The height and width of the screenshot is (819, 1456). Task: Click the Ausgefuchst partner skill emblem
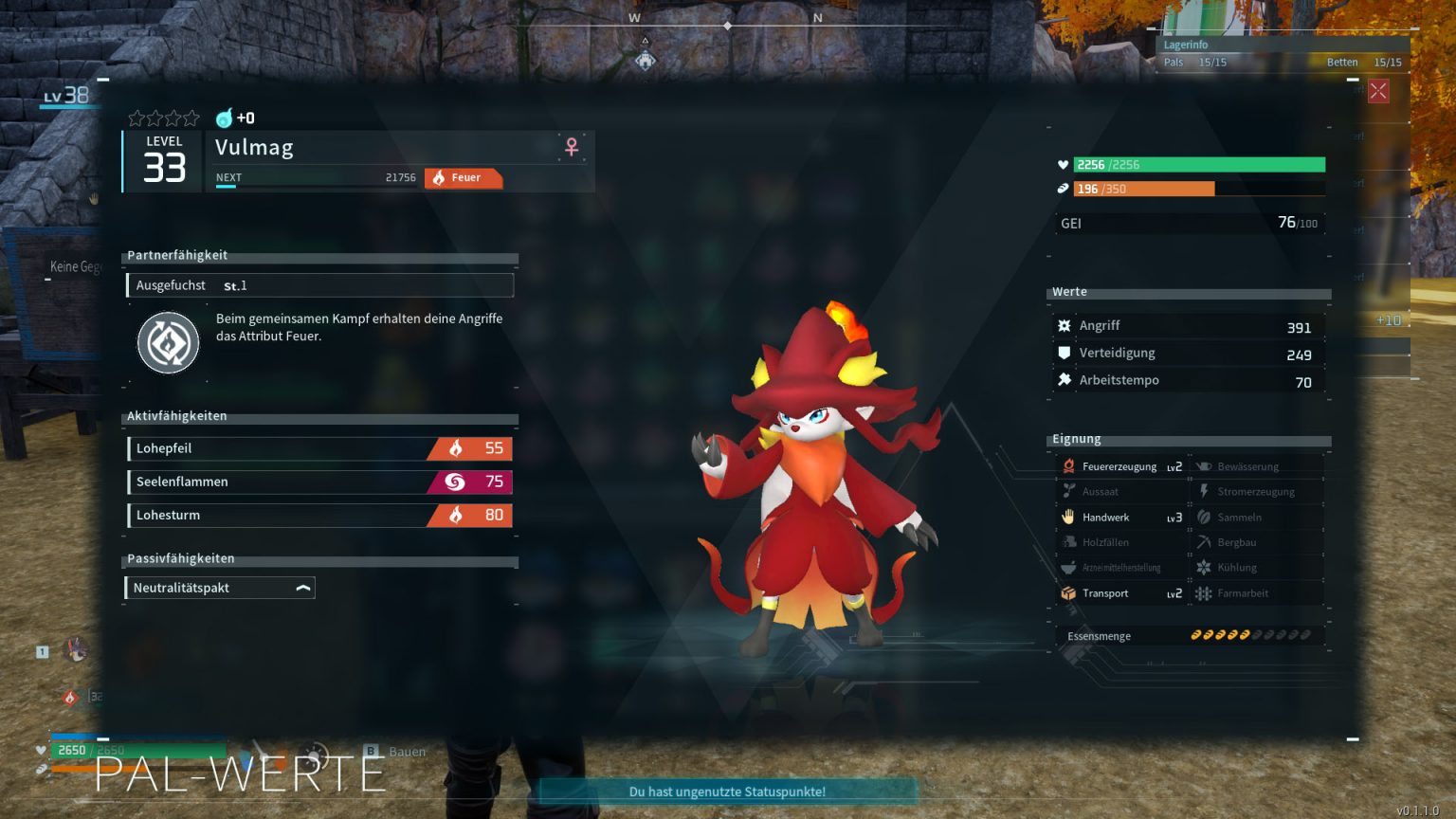pyautogui.click(x=168, y=341)
